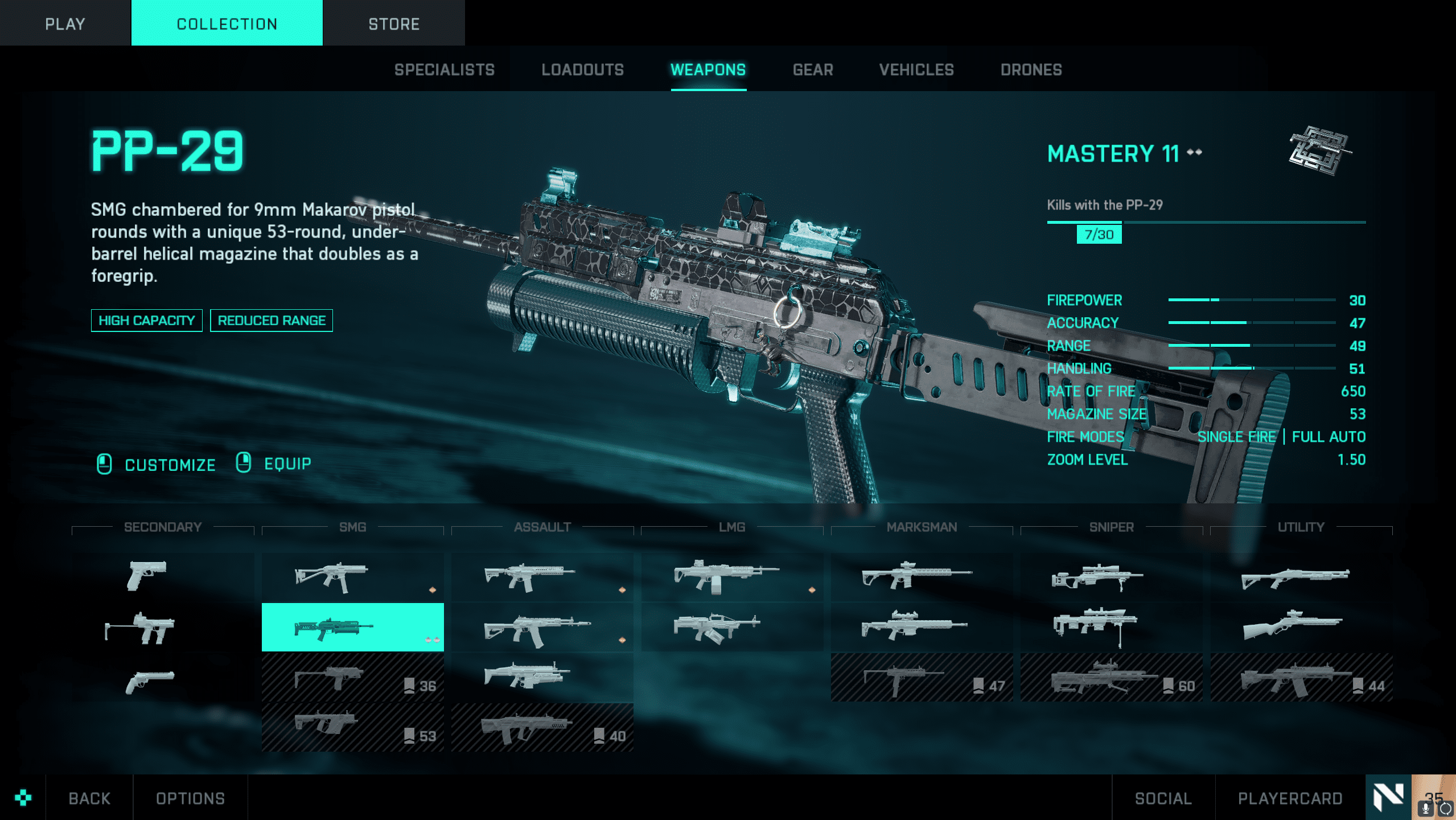Select the revolver in the Secondary column
The height and width of the screenshot is (820, 1456).
(x=150, y=681)
